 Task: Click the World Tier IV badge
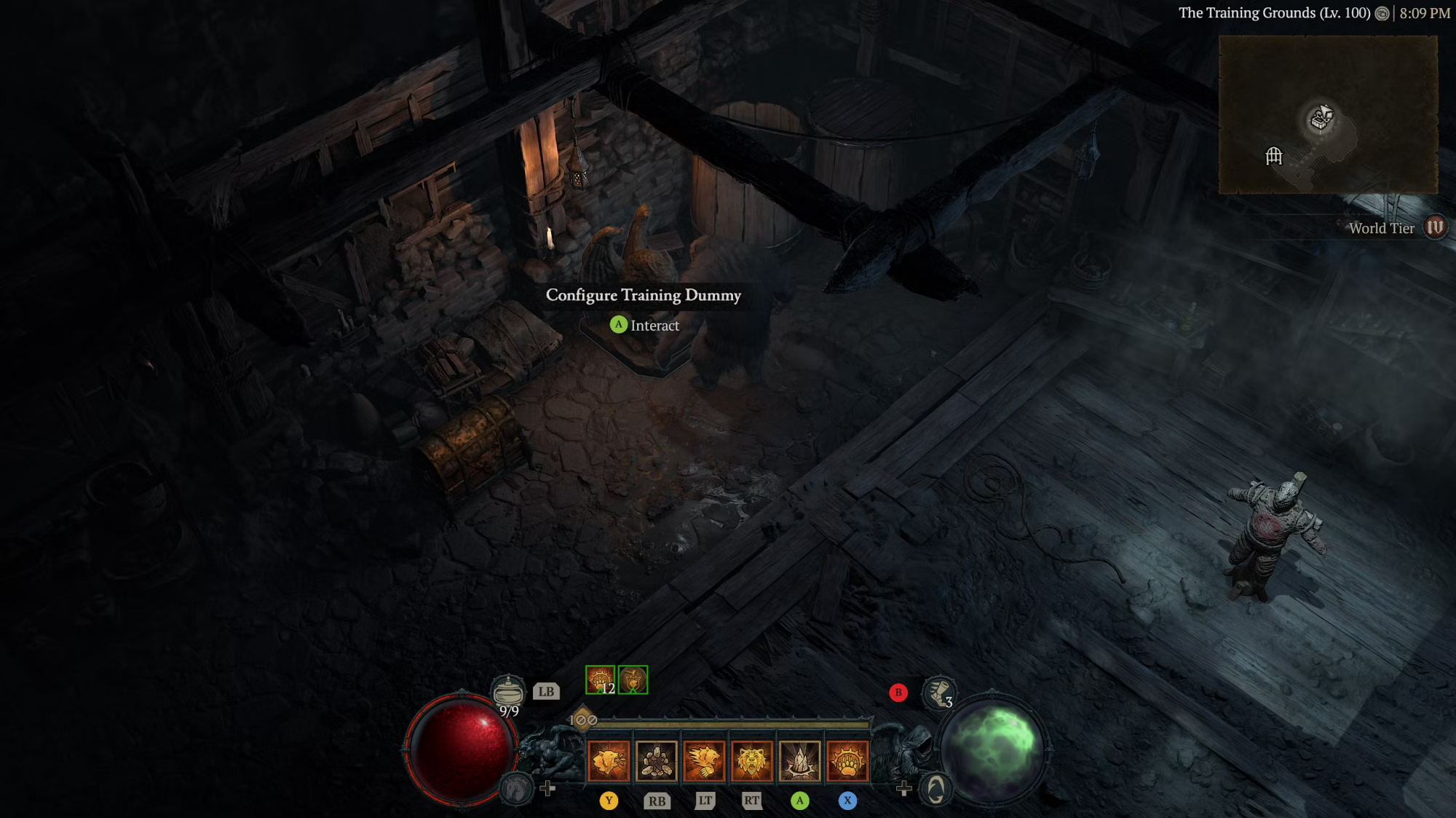[x=1435, y=227]
